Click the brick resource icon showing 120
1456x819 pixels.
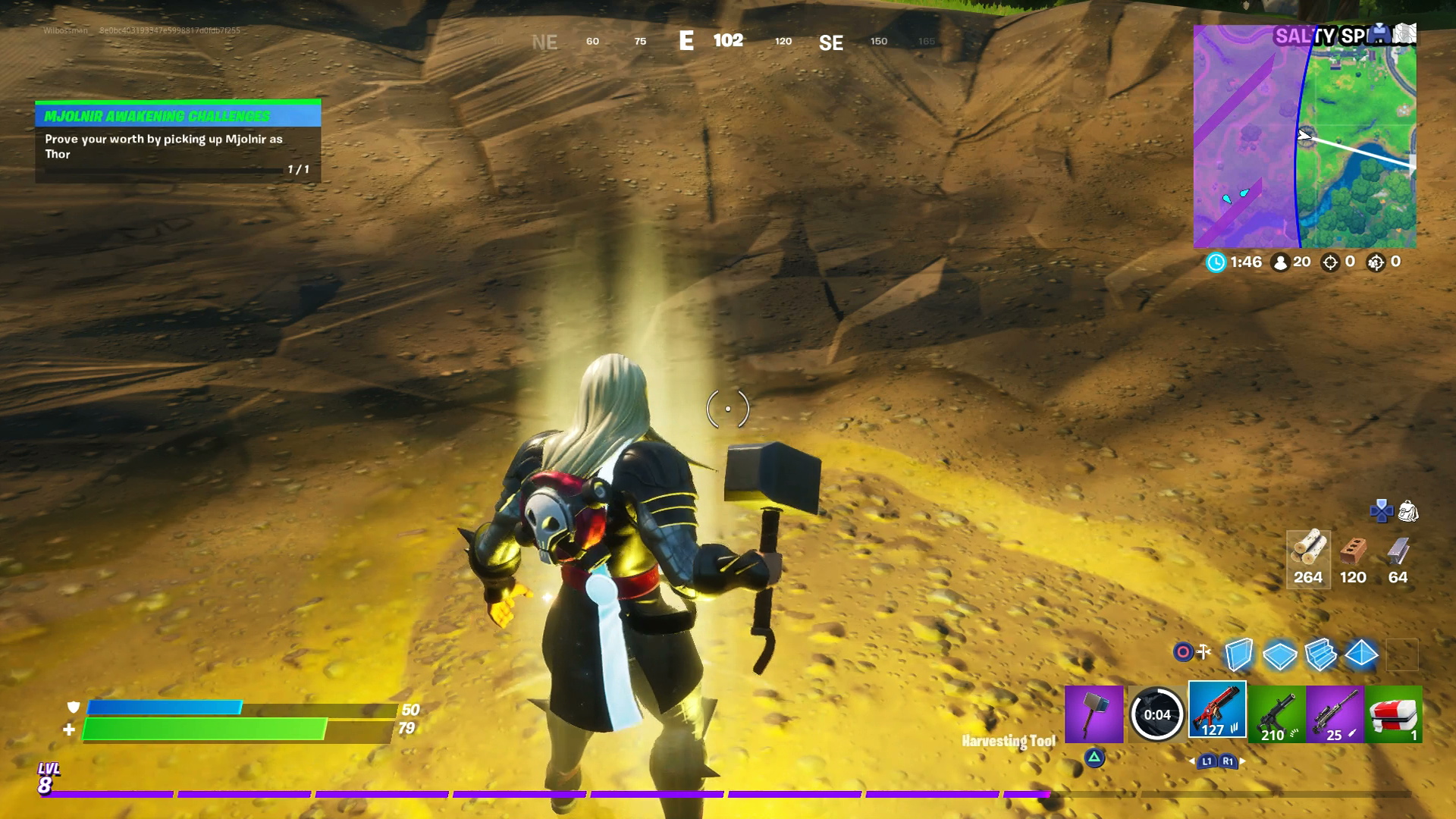[1354, 553]
